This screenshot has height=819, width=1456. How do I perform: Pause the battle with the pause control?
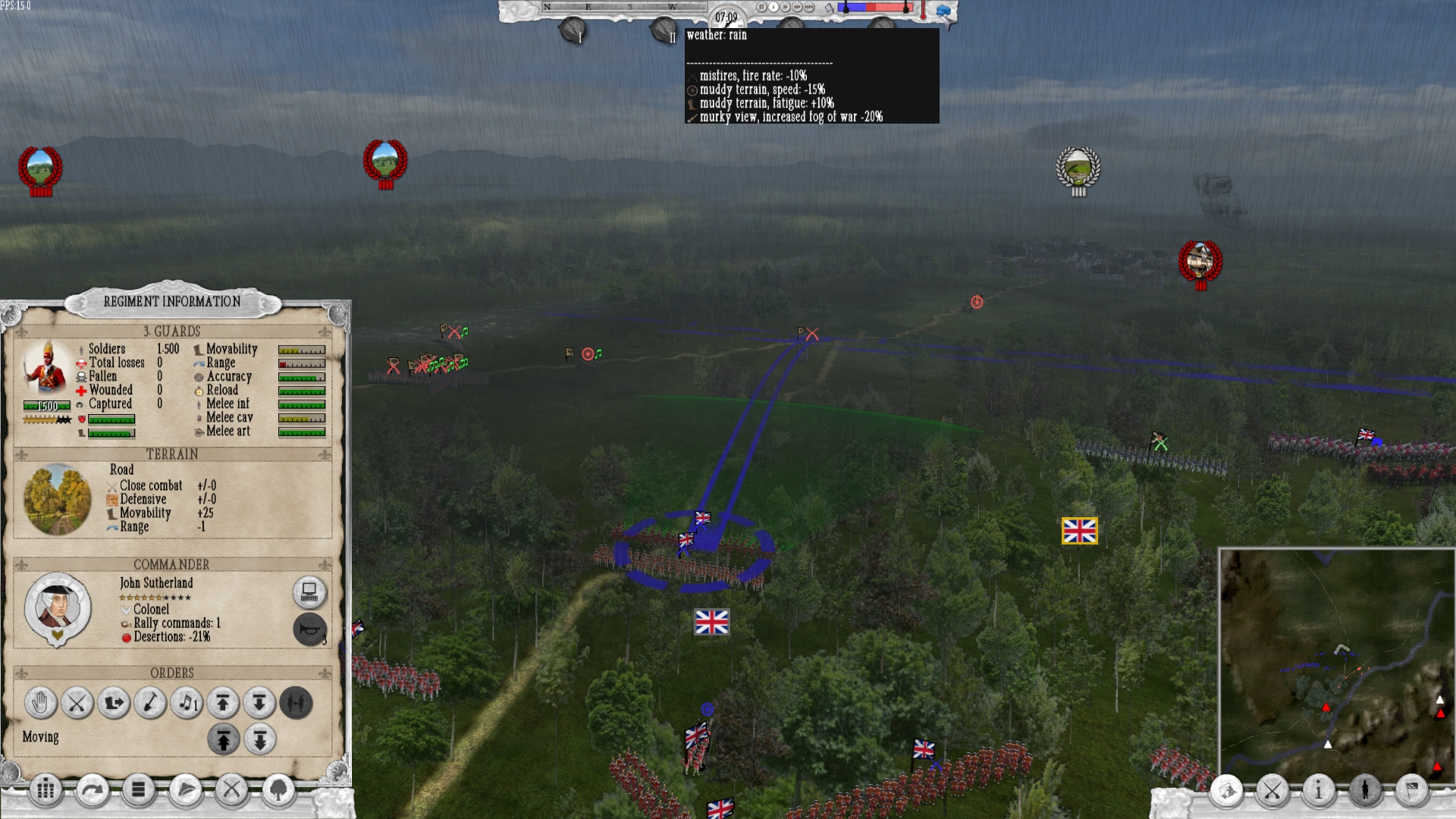click(x=761, y=8)
